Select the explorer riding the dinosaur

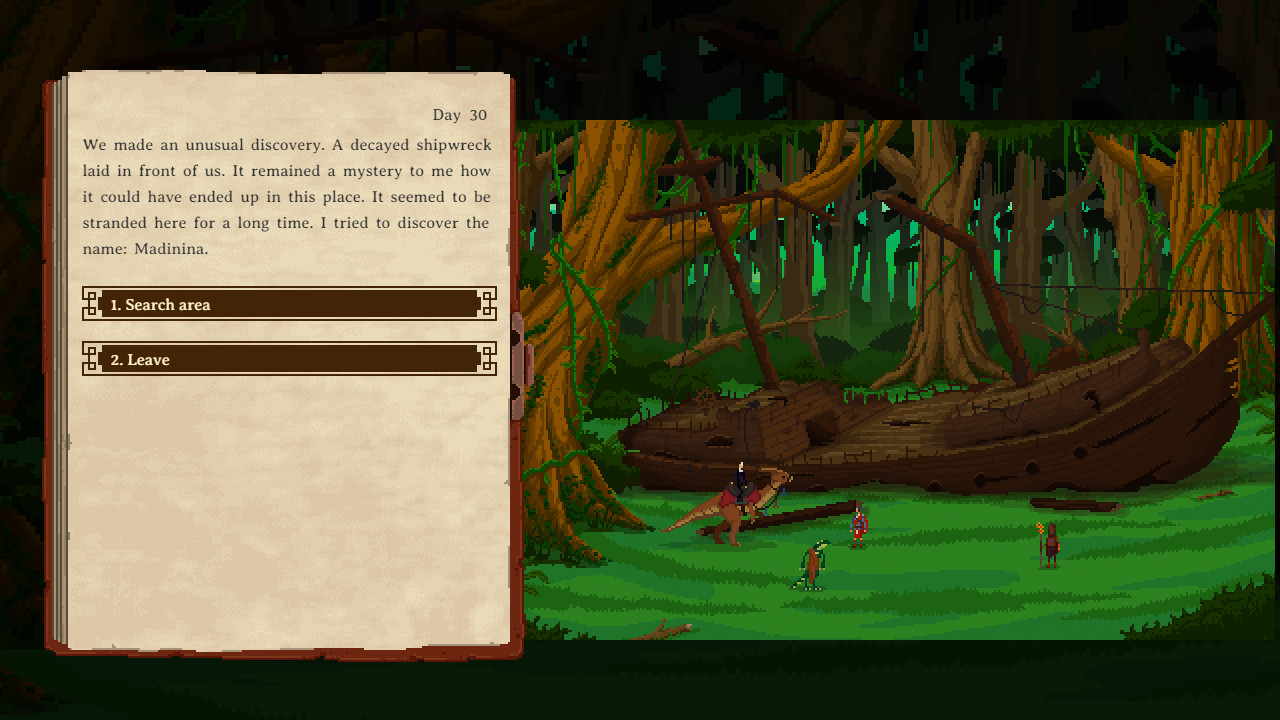(x=742, y=480)
